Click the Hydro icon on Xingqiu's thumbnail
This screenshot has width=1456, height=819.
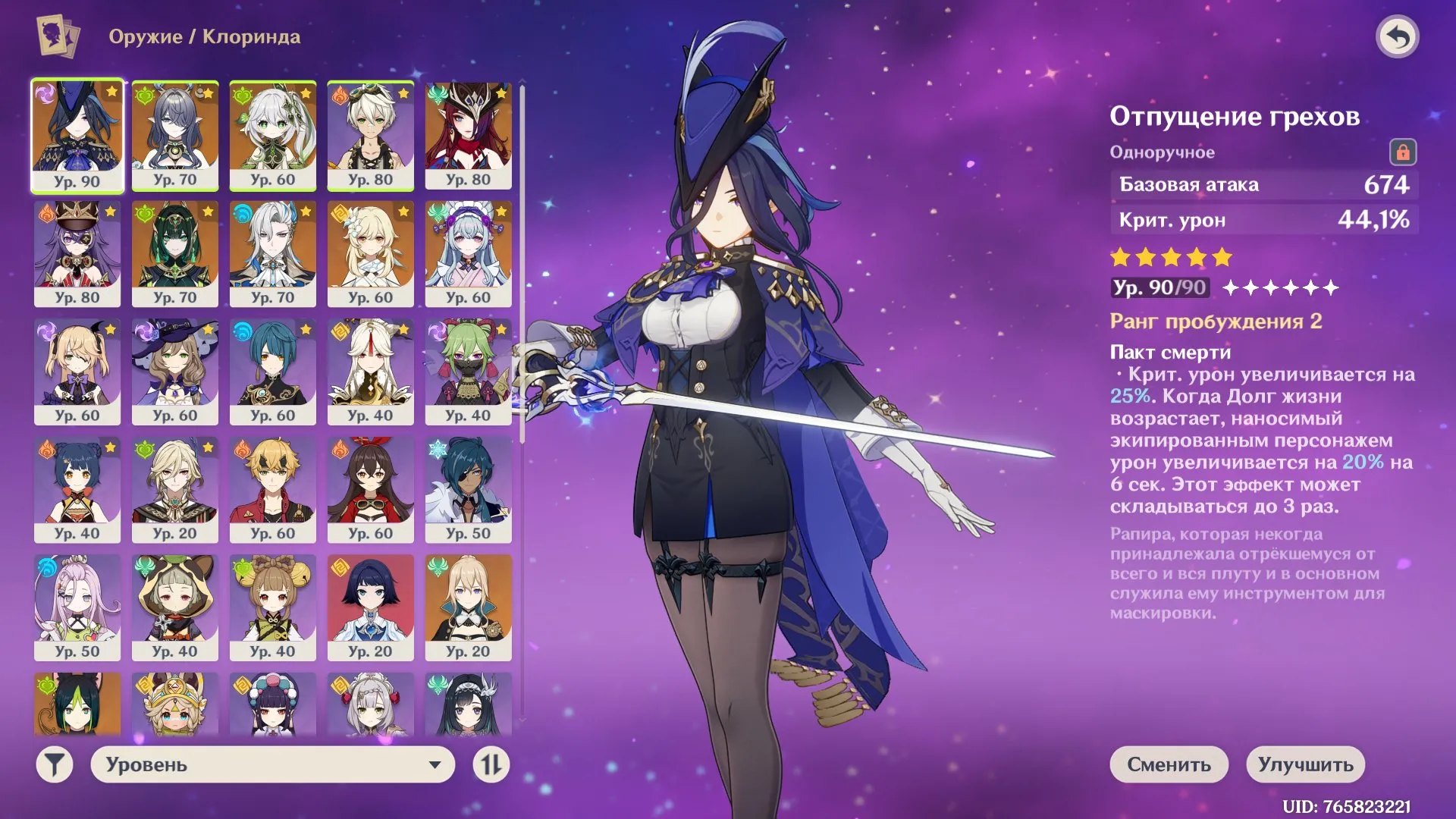click(242, 331)
